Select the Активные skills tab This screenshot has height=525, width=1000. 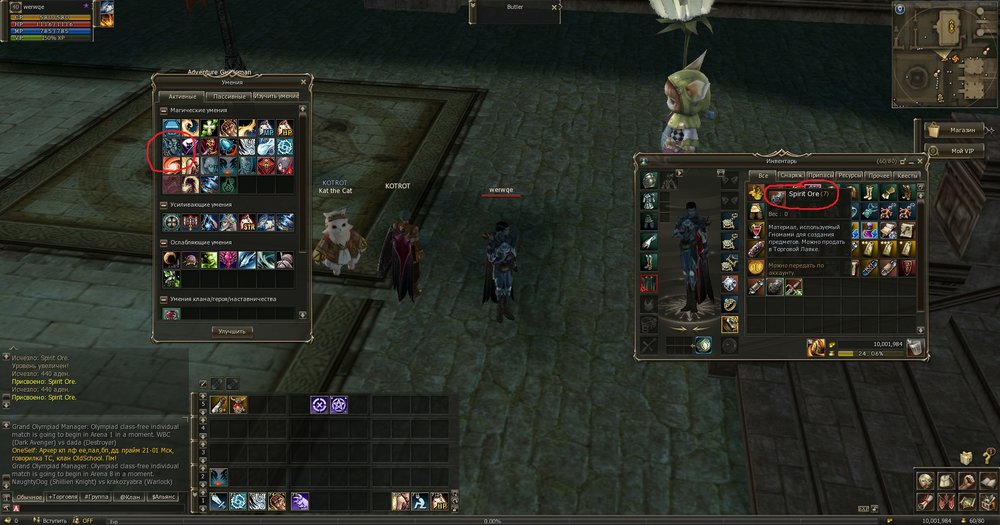pyautogui.click(x=184, y=96)
